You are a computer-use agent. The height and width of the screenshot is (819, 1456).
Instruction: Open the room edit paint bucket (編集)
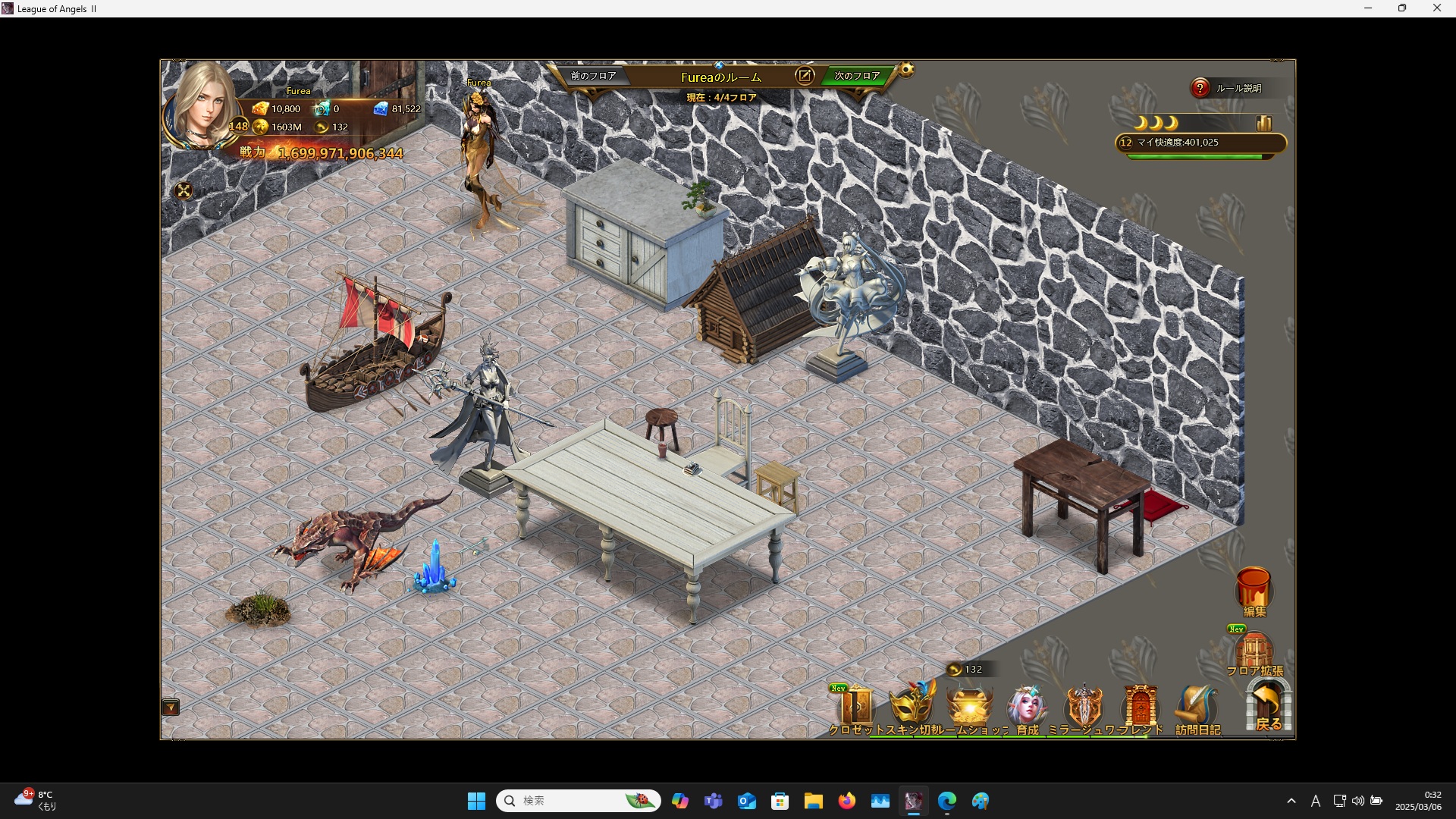pyautogui.click(x=1254, y=589)
